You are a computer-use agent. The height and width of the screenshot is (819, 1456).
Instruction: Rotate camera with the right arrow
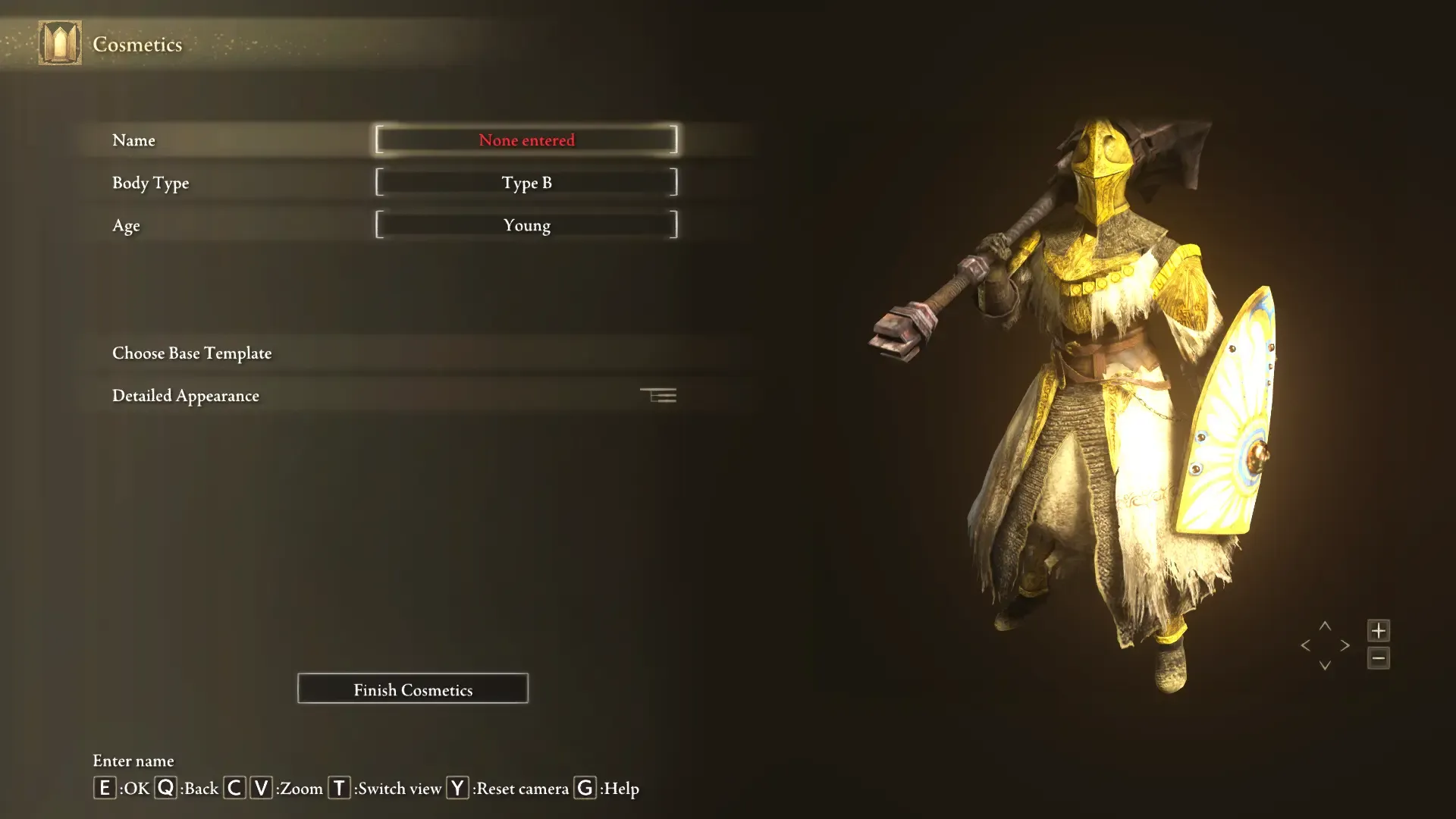[1345, 645]
